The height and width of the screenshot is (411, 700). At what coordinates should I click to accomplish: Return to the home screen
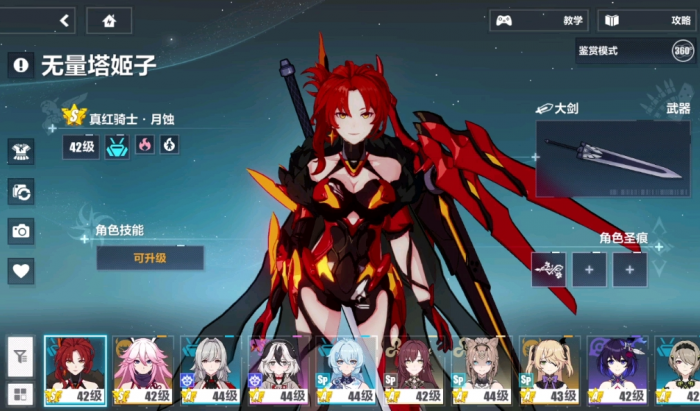109,20
